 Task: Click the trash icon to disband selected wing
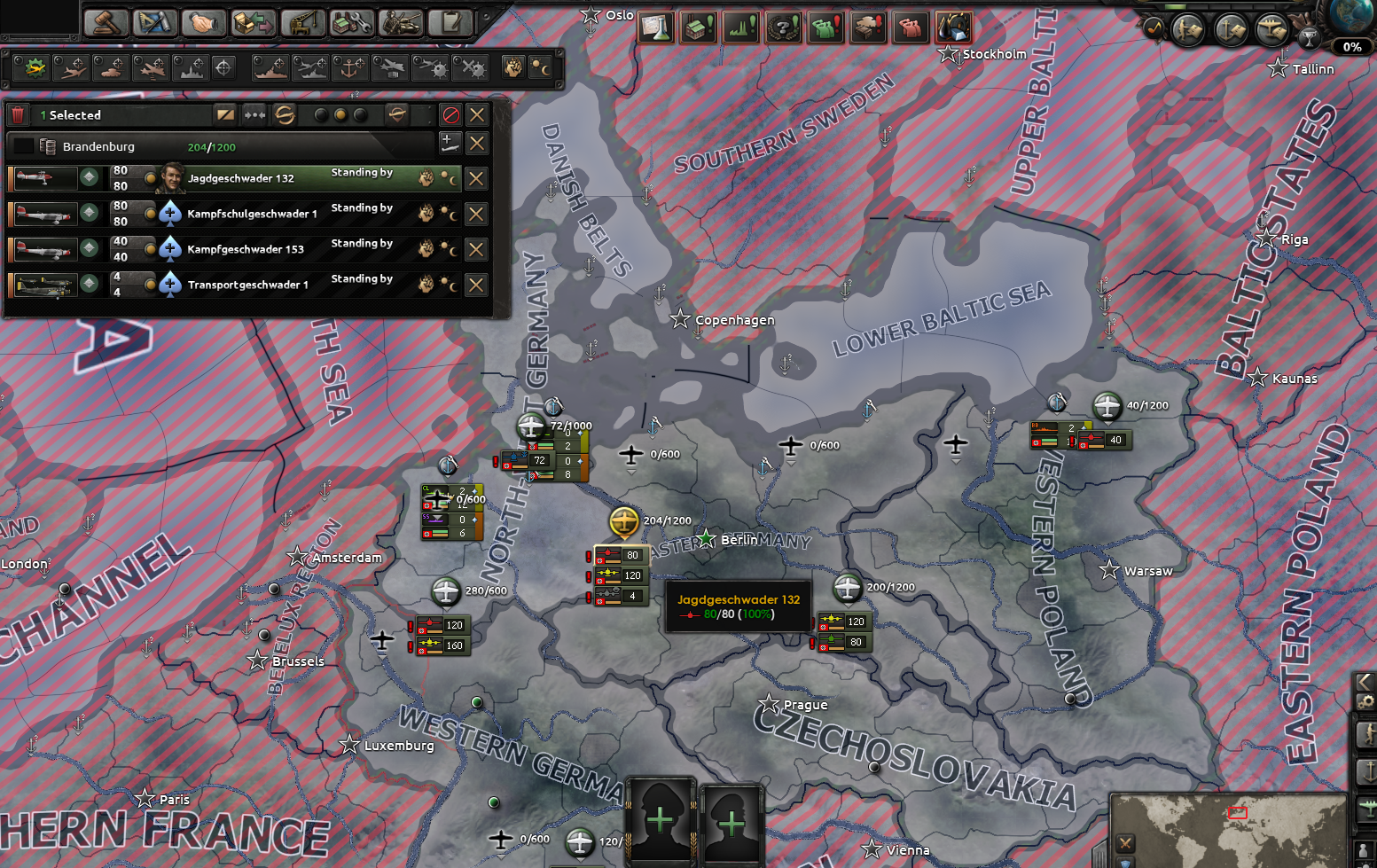(18, 114)
